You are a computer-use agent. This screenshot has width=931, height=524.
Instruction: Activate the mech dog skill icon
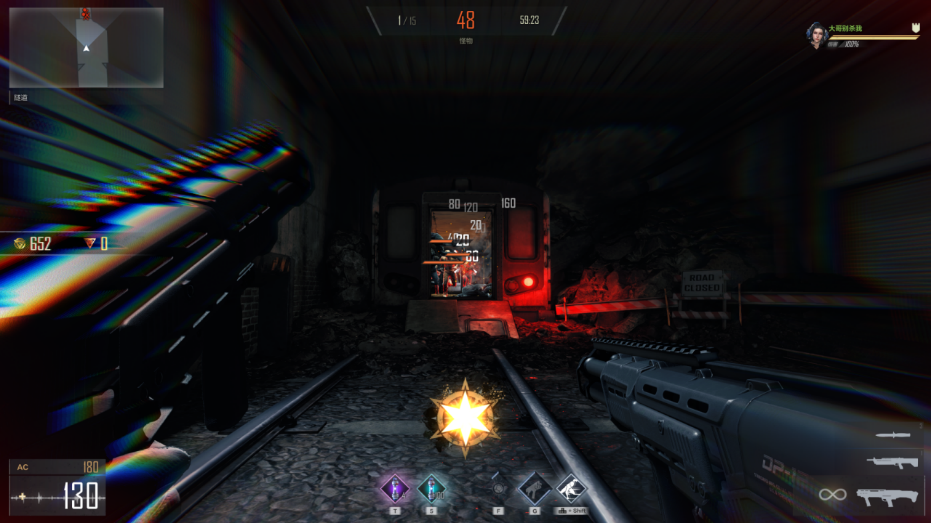(534, 489)
